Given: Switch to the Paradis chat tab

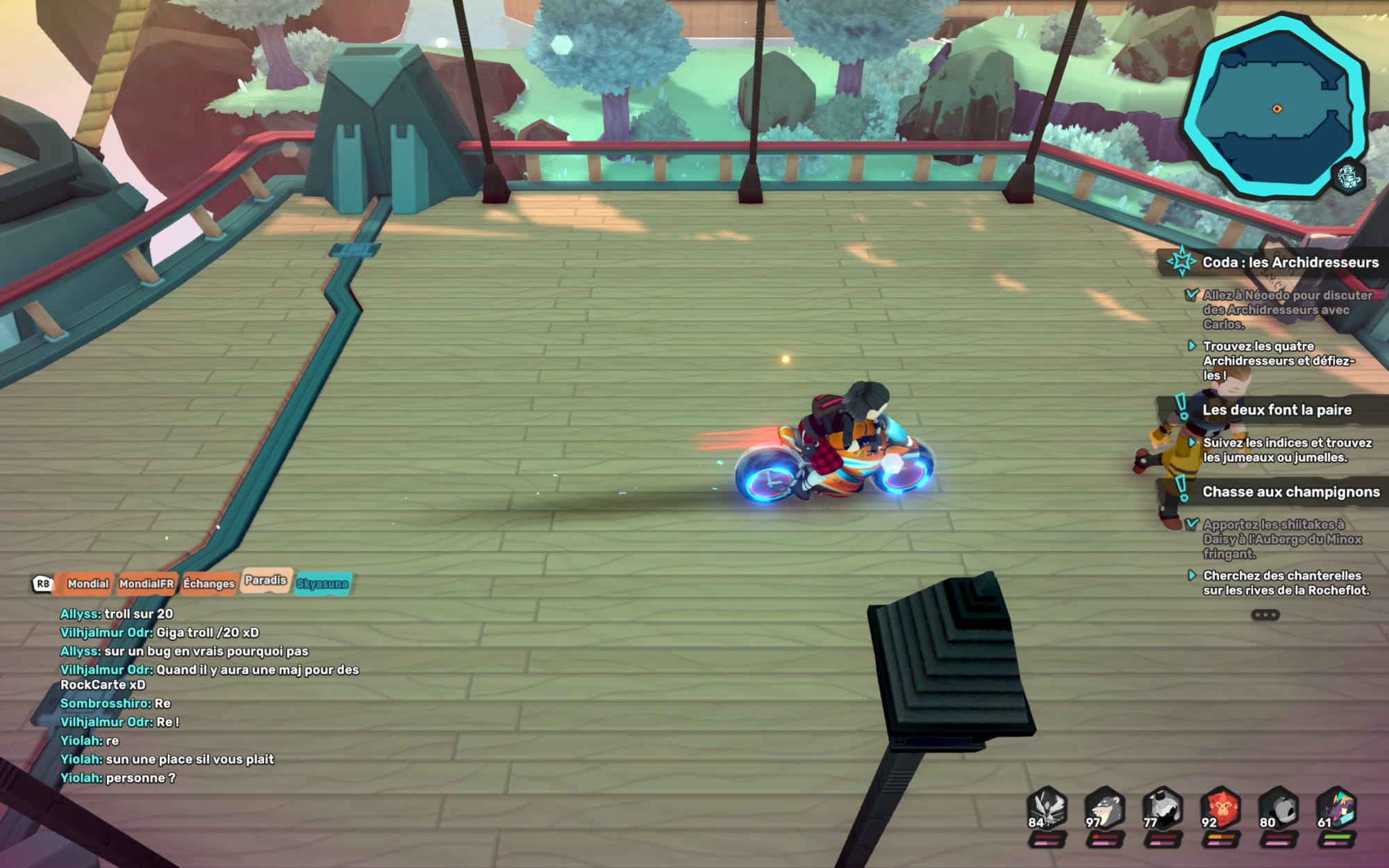Looking at the screenshot, I should pyautogui.click(x=265, y=581).
